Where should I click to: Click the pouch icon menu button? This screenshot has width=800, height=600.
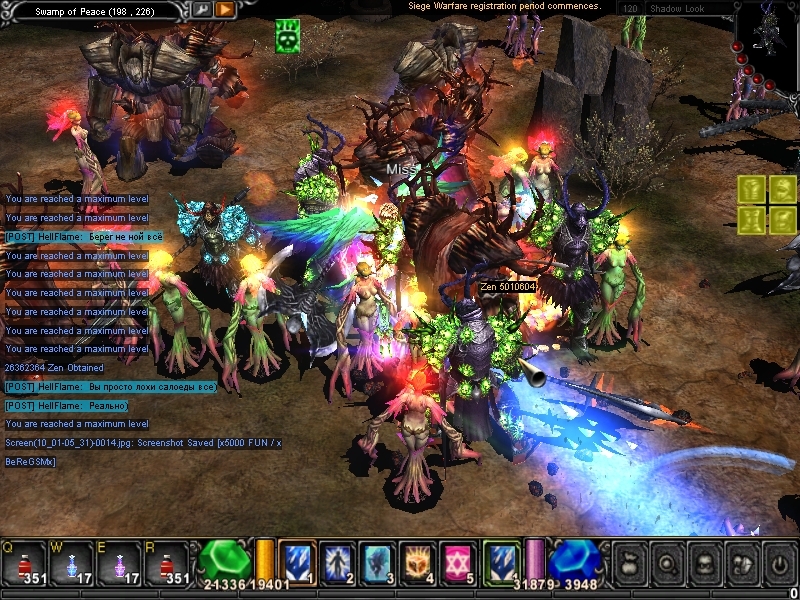[632, 563]
